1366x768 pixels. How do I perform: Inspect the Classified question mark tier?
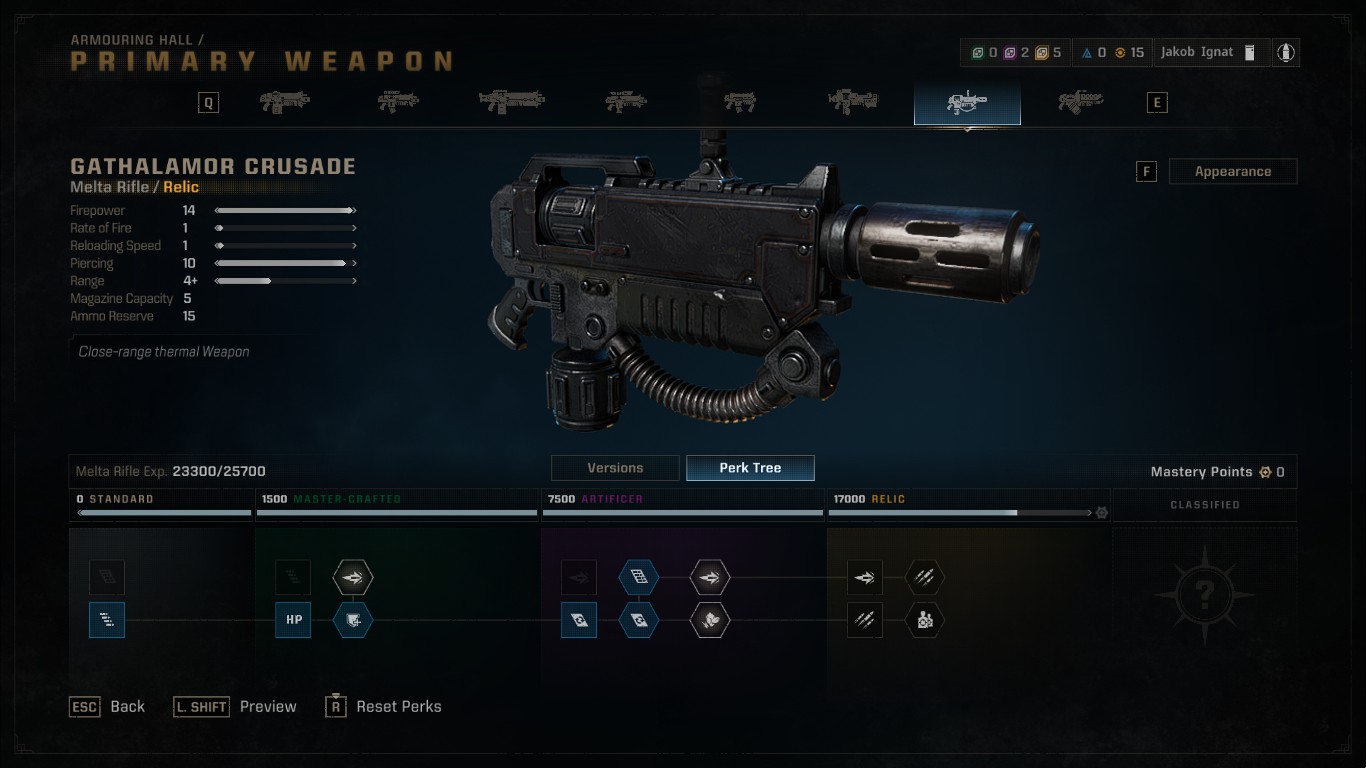click(1204, 595)
